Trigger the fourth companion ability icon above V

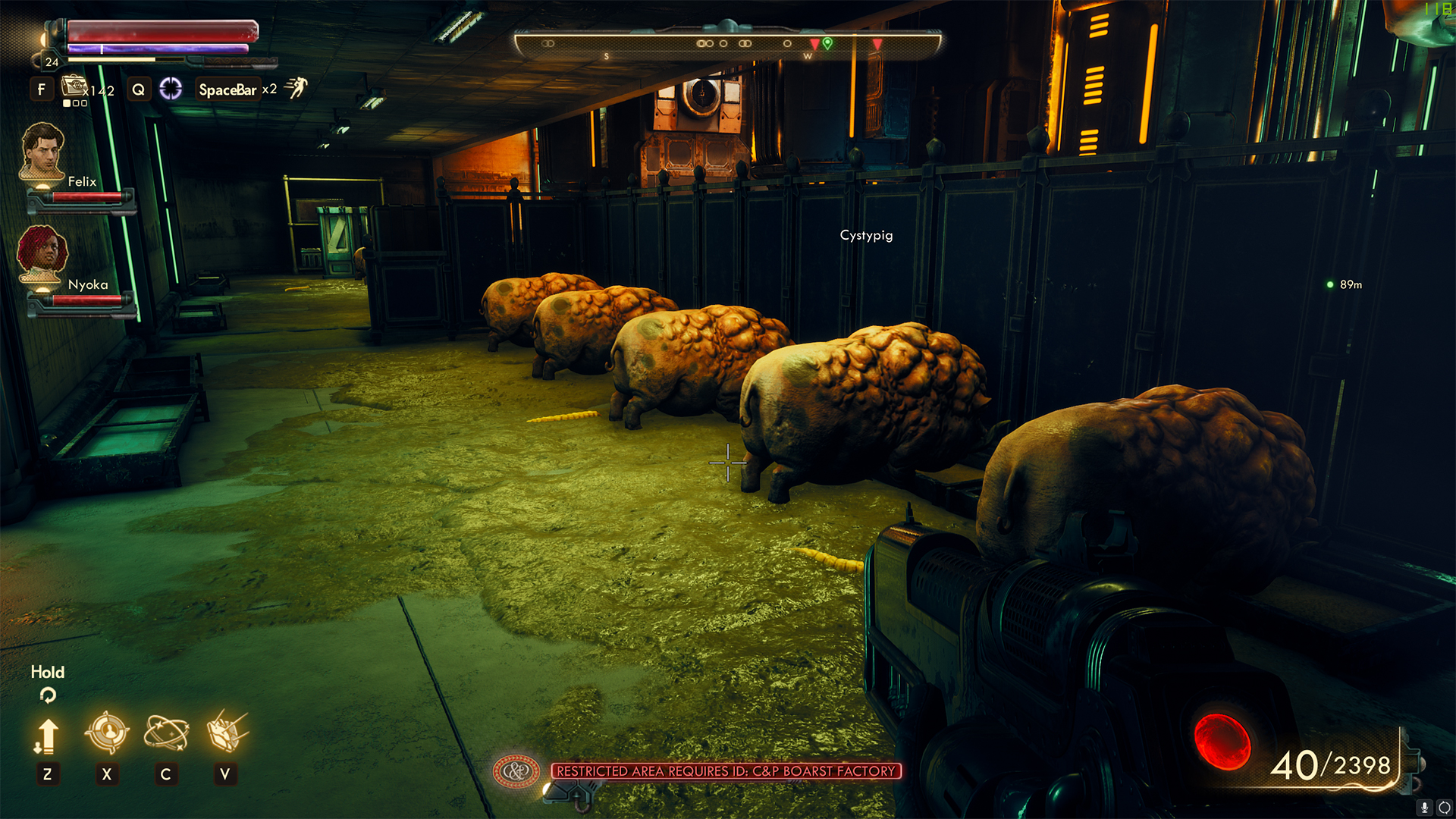pyautogui.click(x=226, y=731)
